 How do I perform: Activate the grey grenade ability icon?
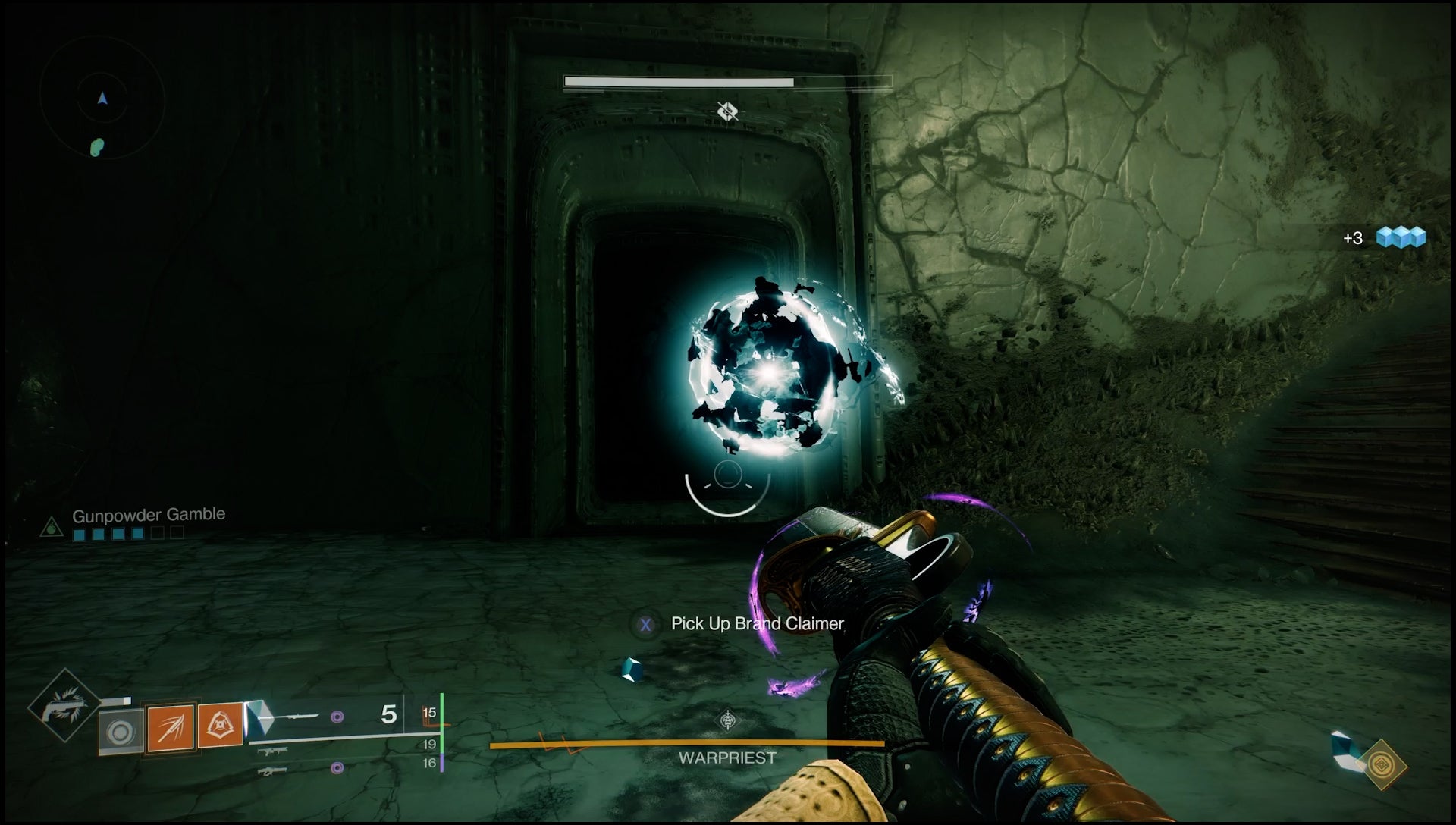[121, 732]
